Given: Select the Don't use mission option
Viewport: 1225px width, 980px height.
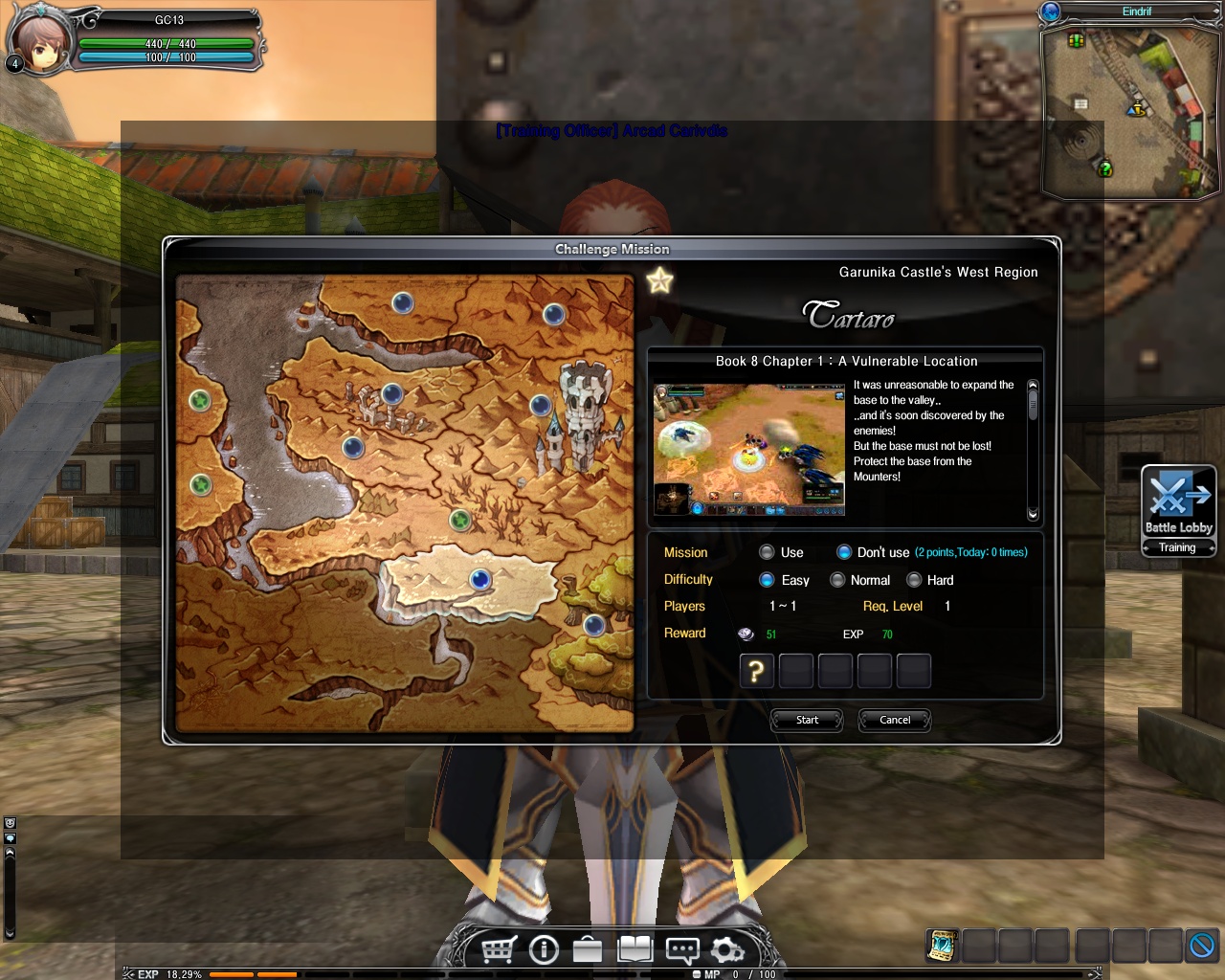Looking at the screenshot, I should (x=844, y=552).
